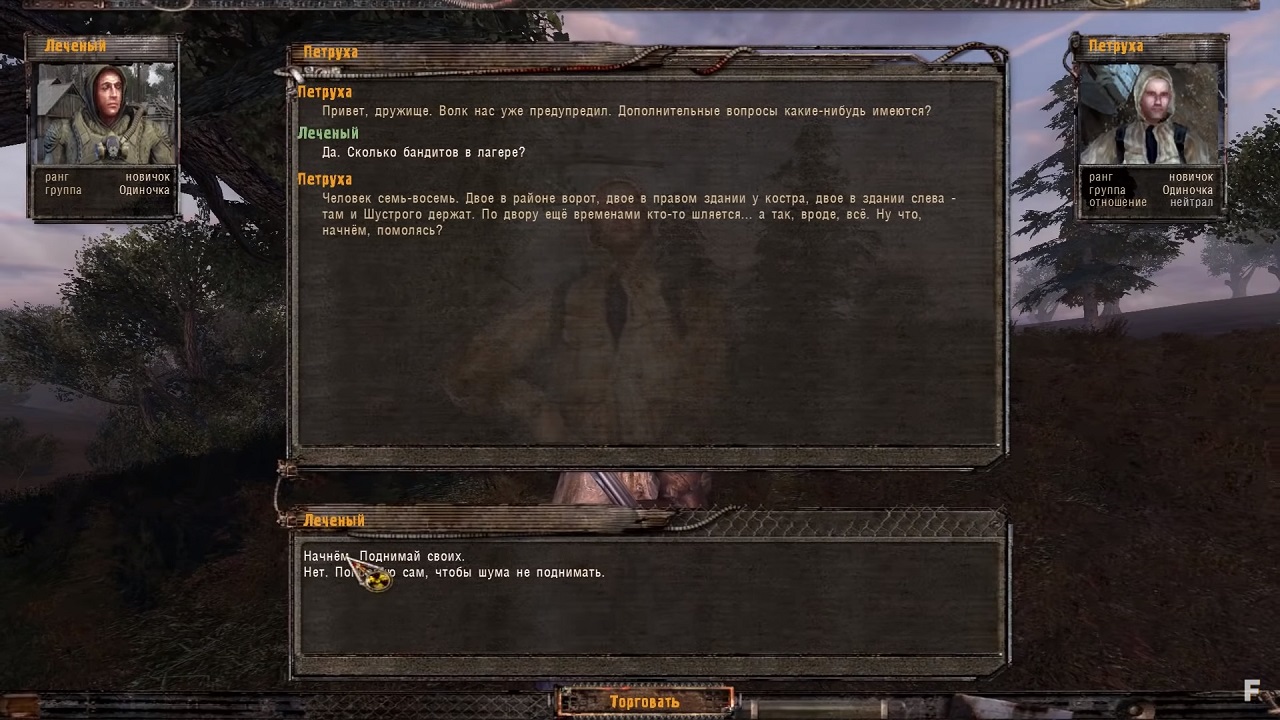The height and width of the screenshot is (720, 1280).
Task: Choose reply "Начнём. Поднимай своих."
Action: coord(385,556)
